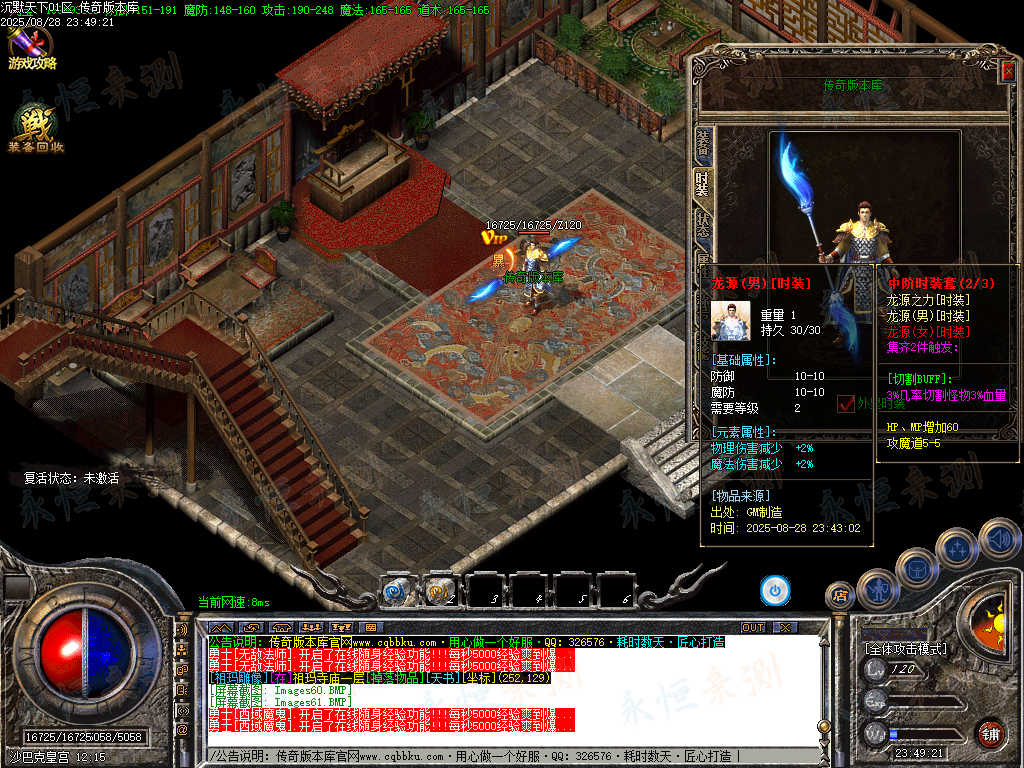1024x768 pixels.
Task: Click the OUT button on chat bar
Action: pyautogui.click(x=752, y=627)
